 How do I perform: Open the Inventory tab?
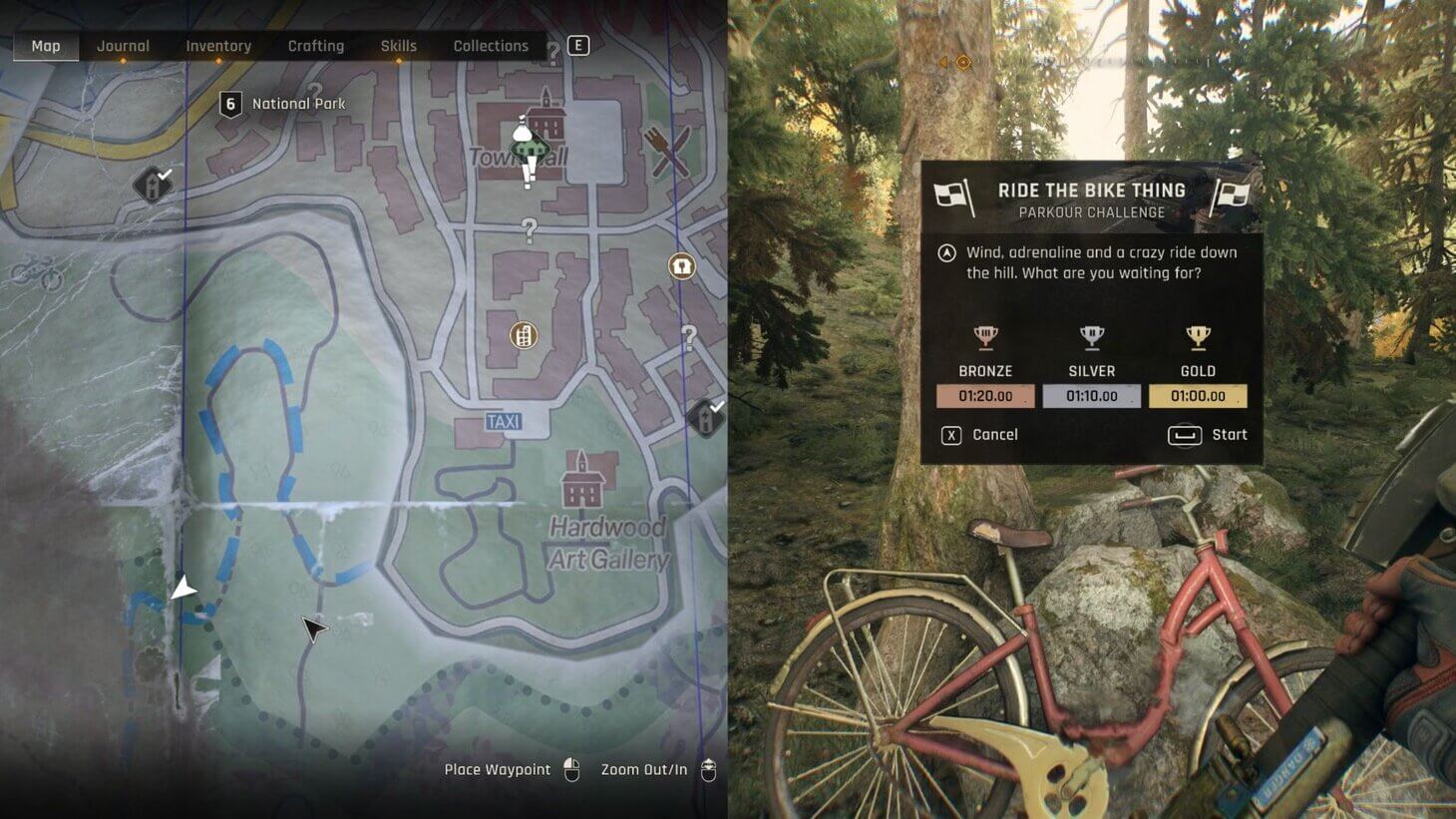pyautogui.click(x=218, y=46)
